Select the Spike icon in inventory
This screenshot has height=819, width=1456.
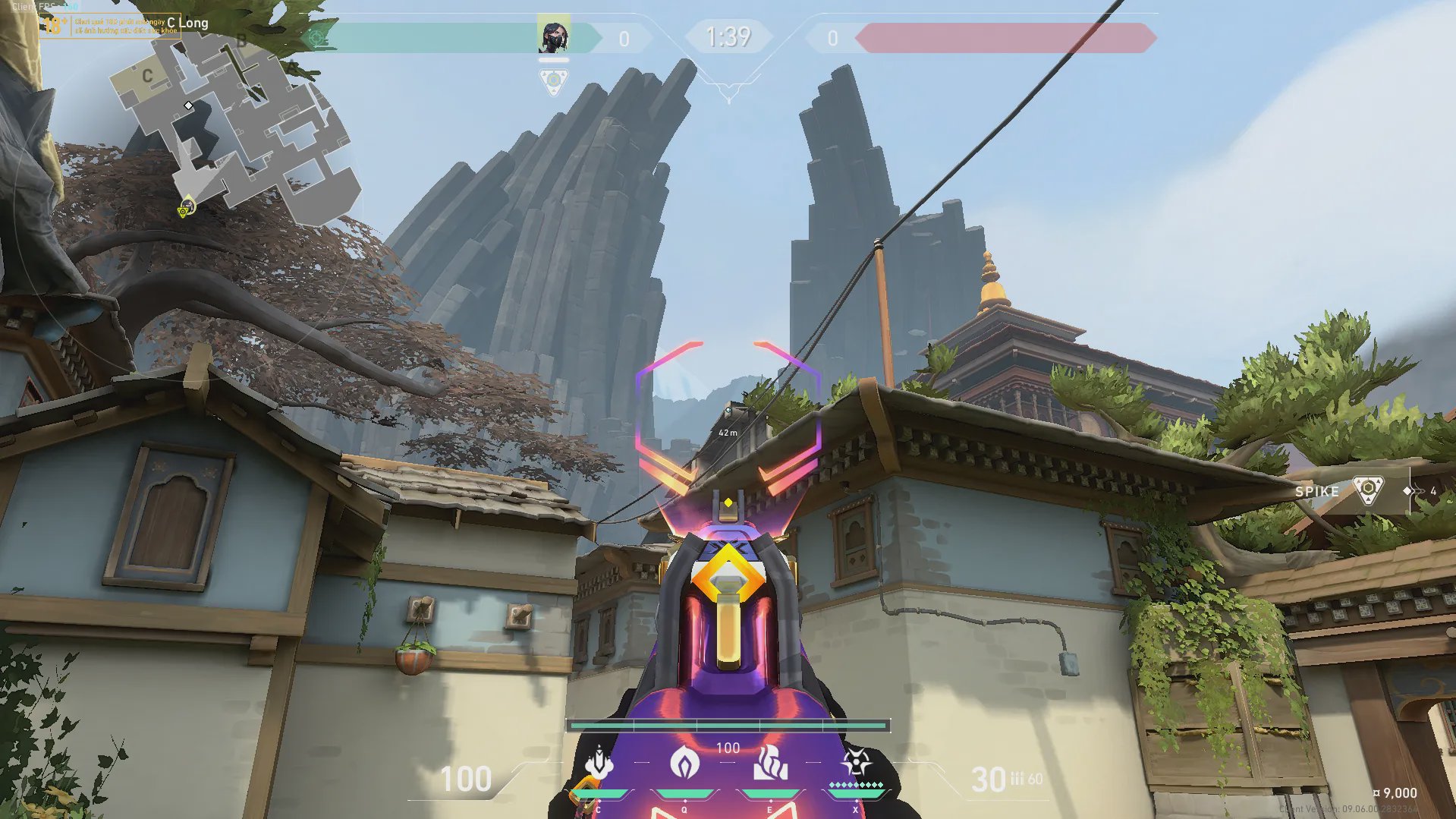point(1367,490)
